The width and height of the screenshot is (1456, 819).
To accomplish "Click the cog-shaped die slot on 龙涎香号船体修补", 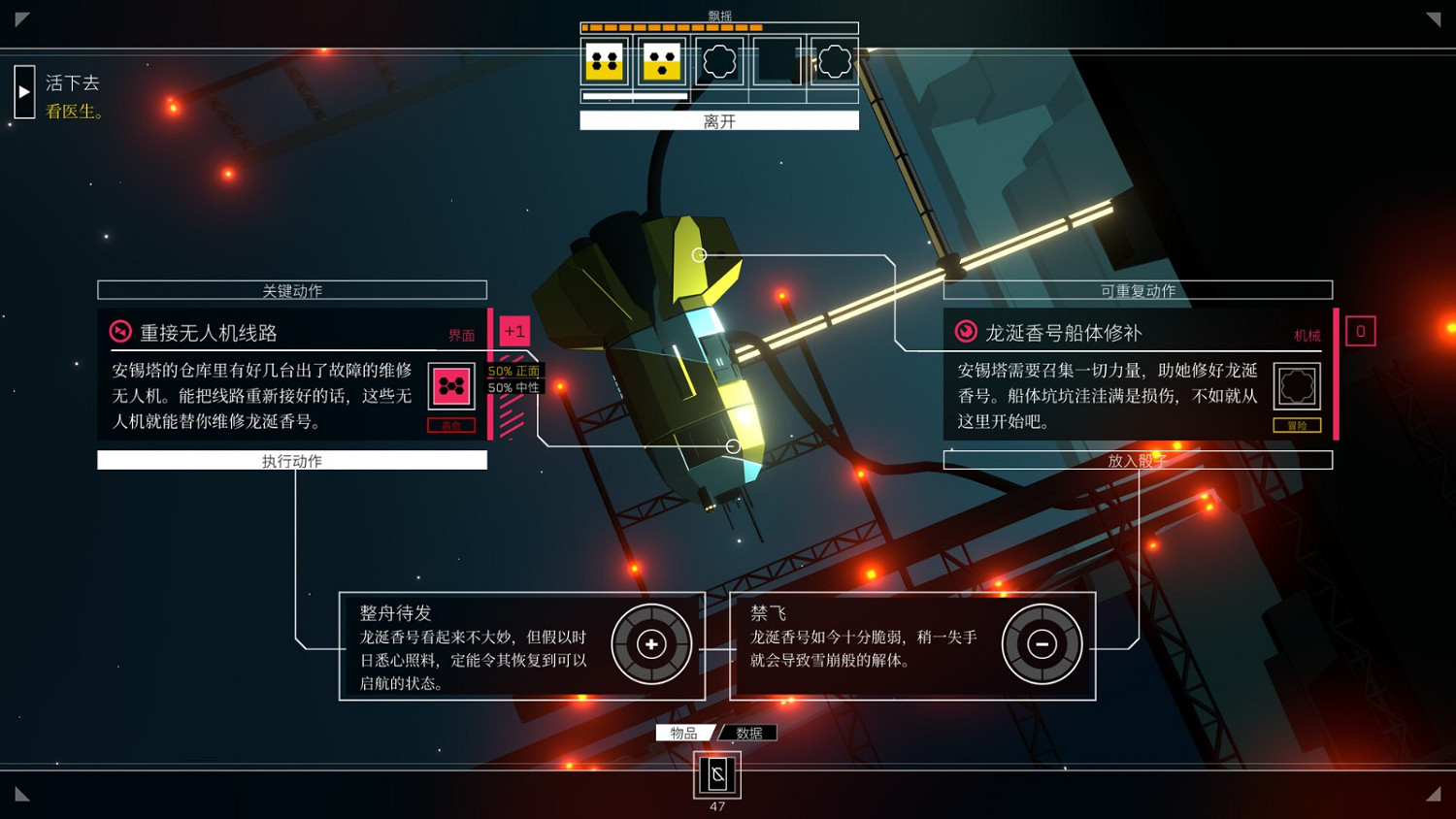I will (1298, 385).
